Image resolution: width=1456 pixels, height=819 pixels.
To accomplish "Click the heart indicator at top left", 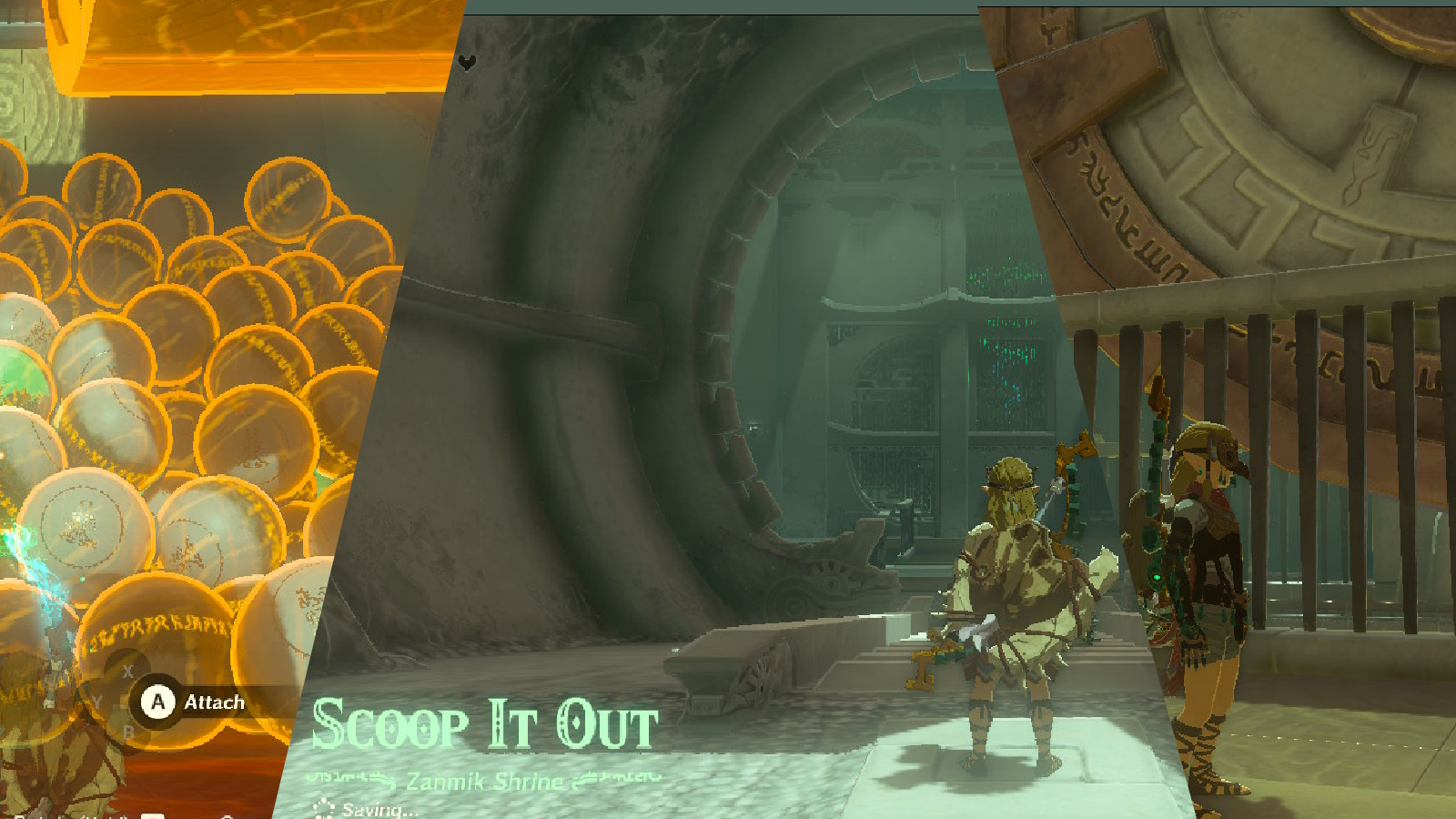I will [x=465, y=64].
